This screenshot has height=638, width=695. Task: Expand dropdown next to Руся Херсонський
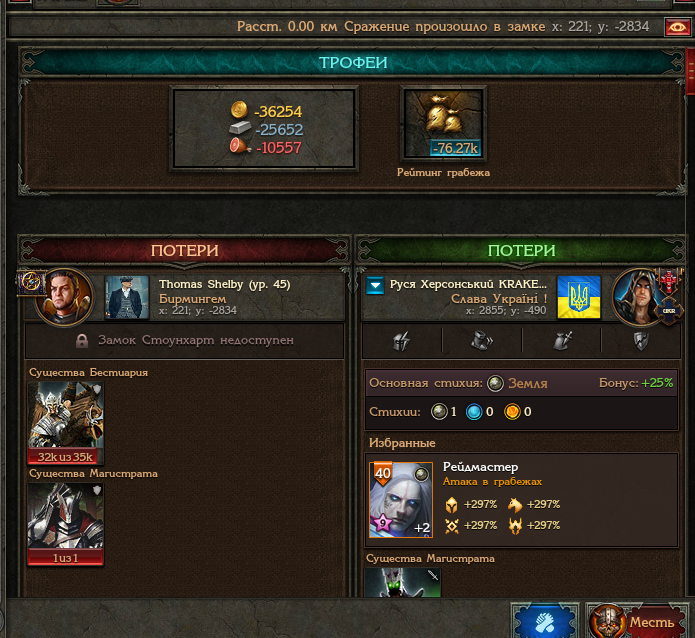coord(376,286)
